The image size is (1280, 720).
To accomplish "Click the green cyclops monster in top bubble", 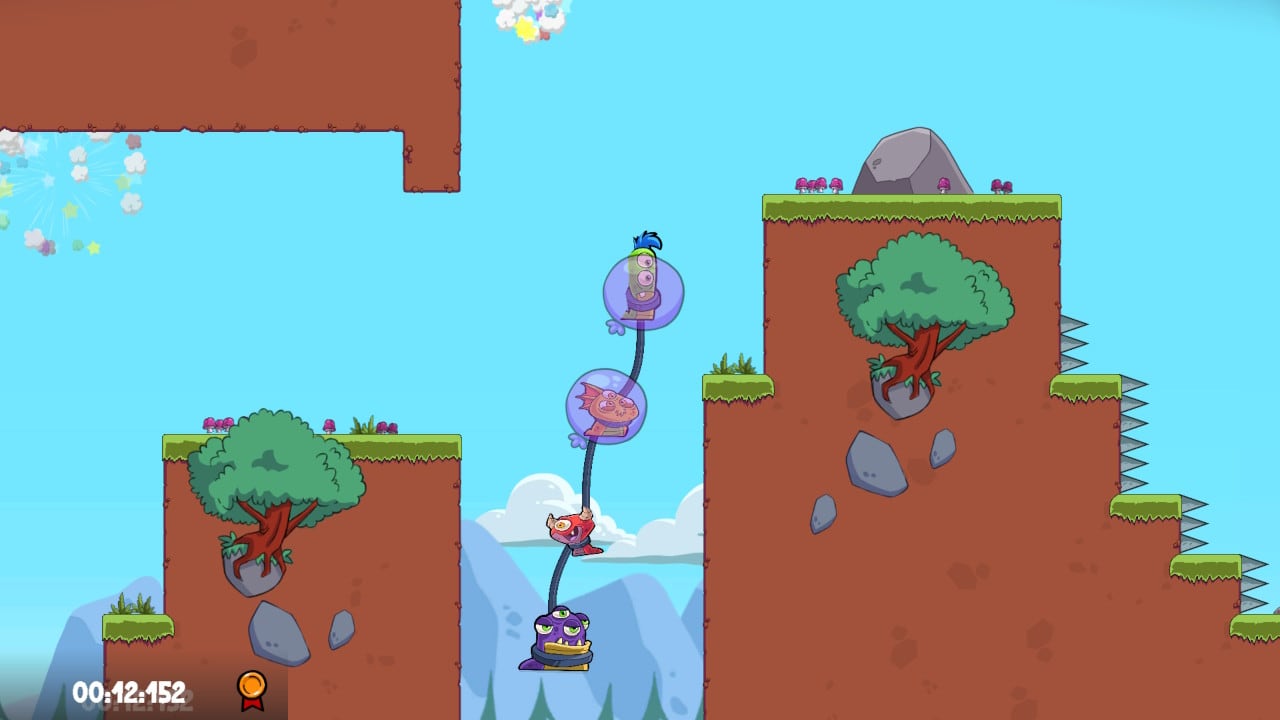I will pos(643,282).
